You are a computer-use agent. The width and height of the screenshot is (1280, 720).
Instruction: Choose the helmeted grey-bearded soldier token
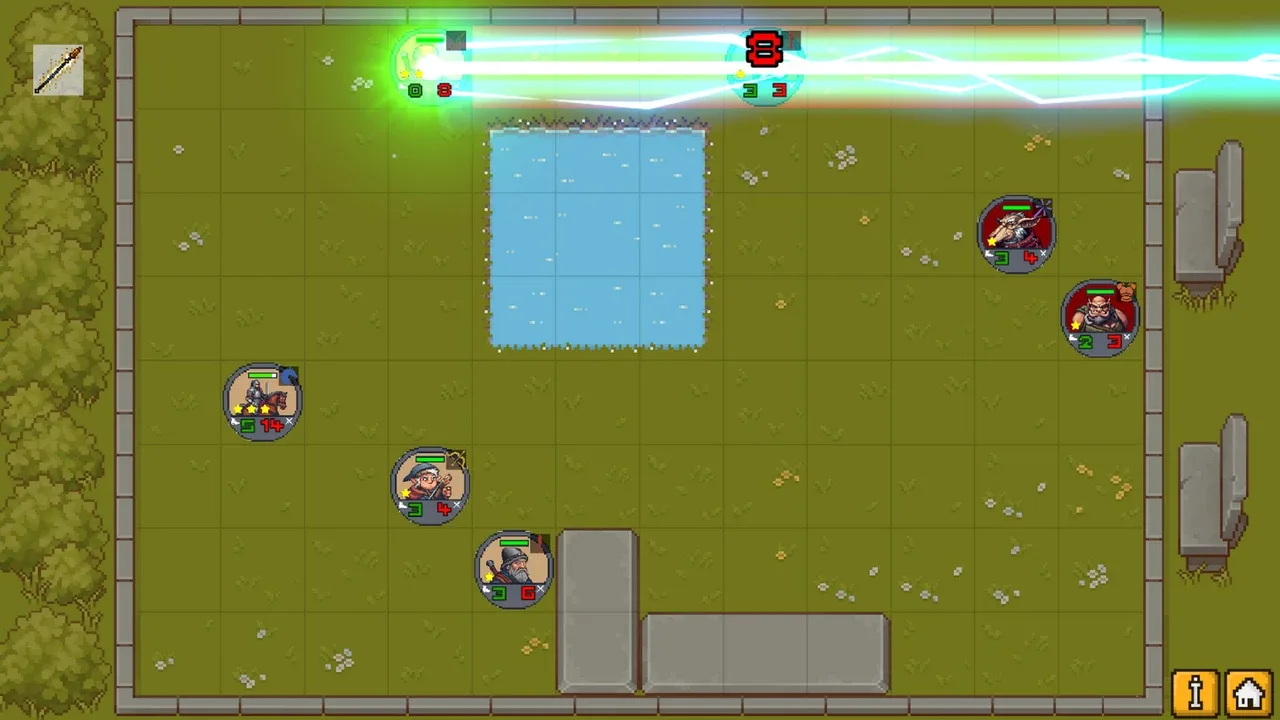(x=514, y=568)
